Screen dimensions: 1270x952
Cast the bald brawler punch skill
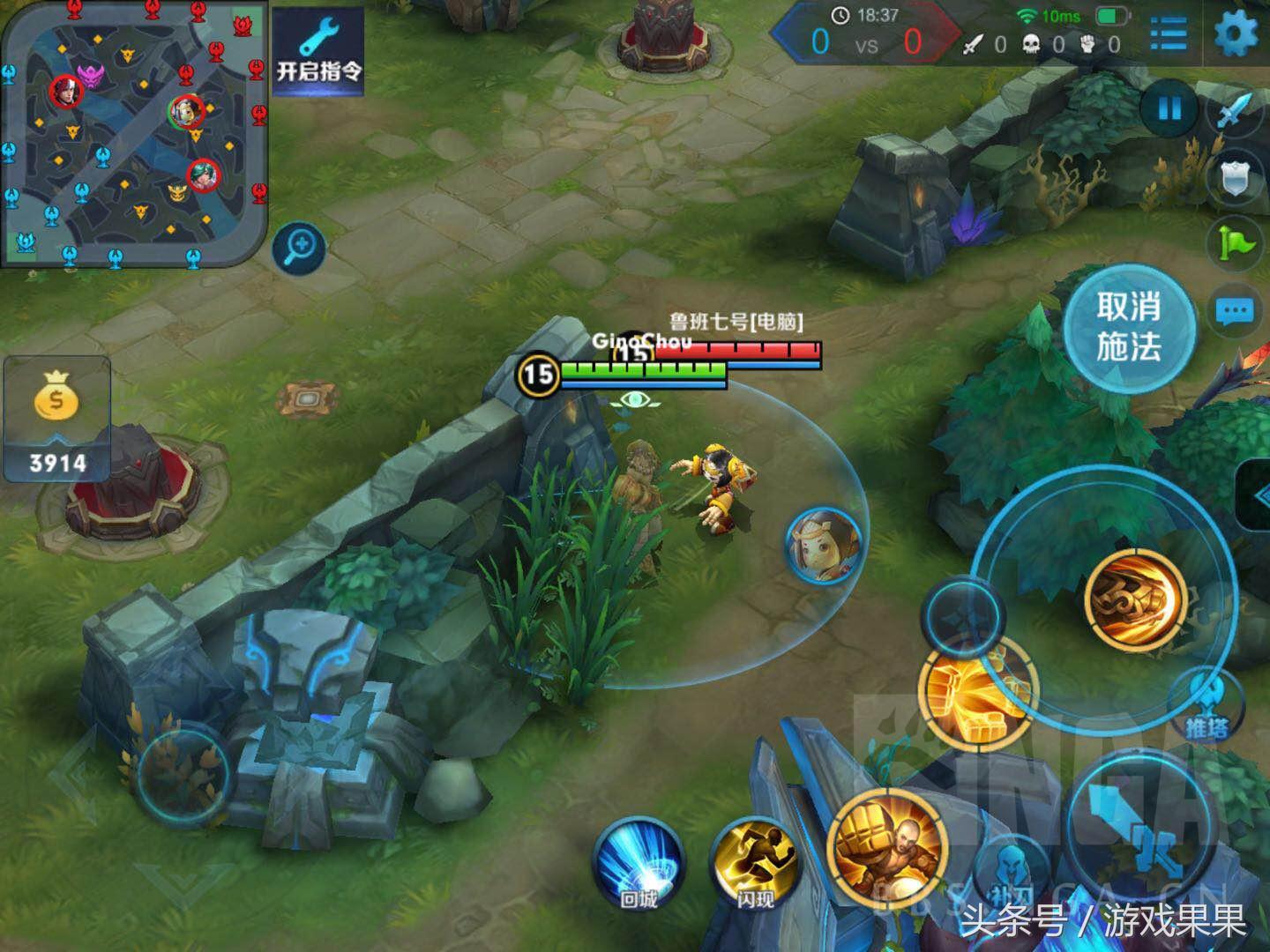888,847
